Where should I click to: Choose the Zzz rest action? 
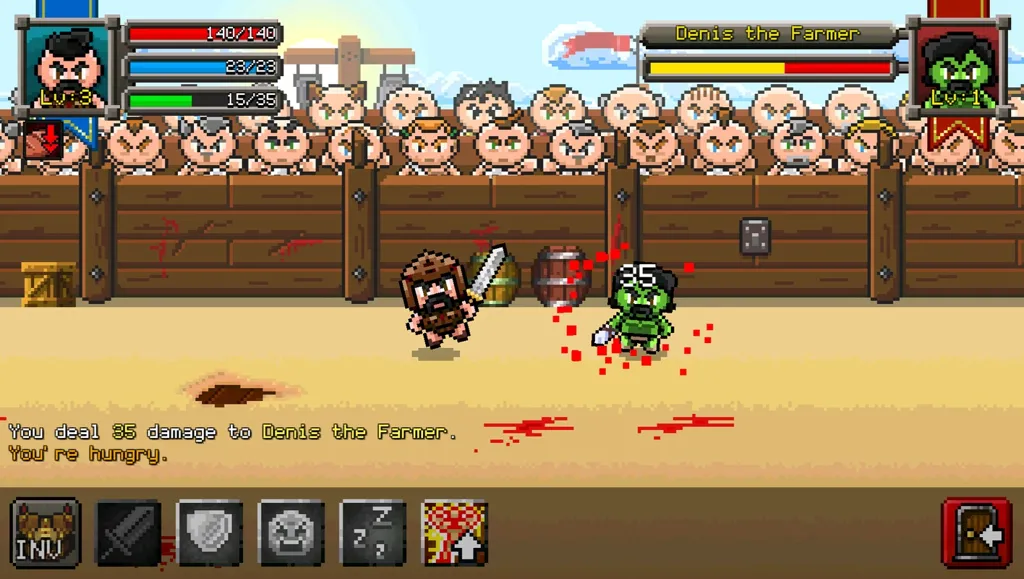[373, 533]
